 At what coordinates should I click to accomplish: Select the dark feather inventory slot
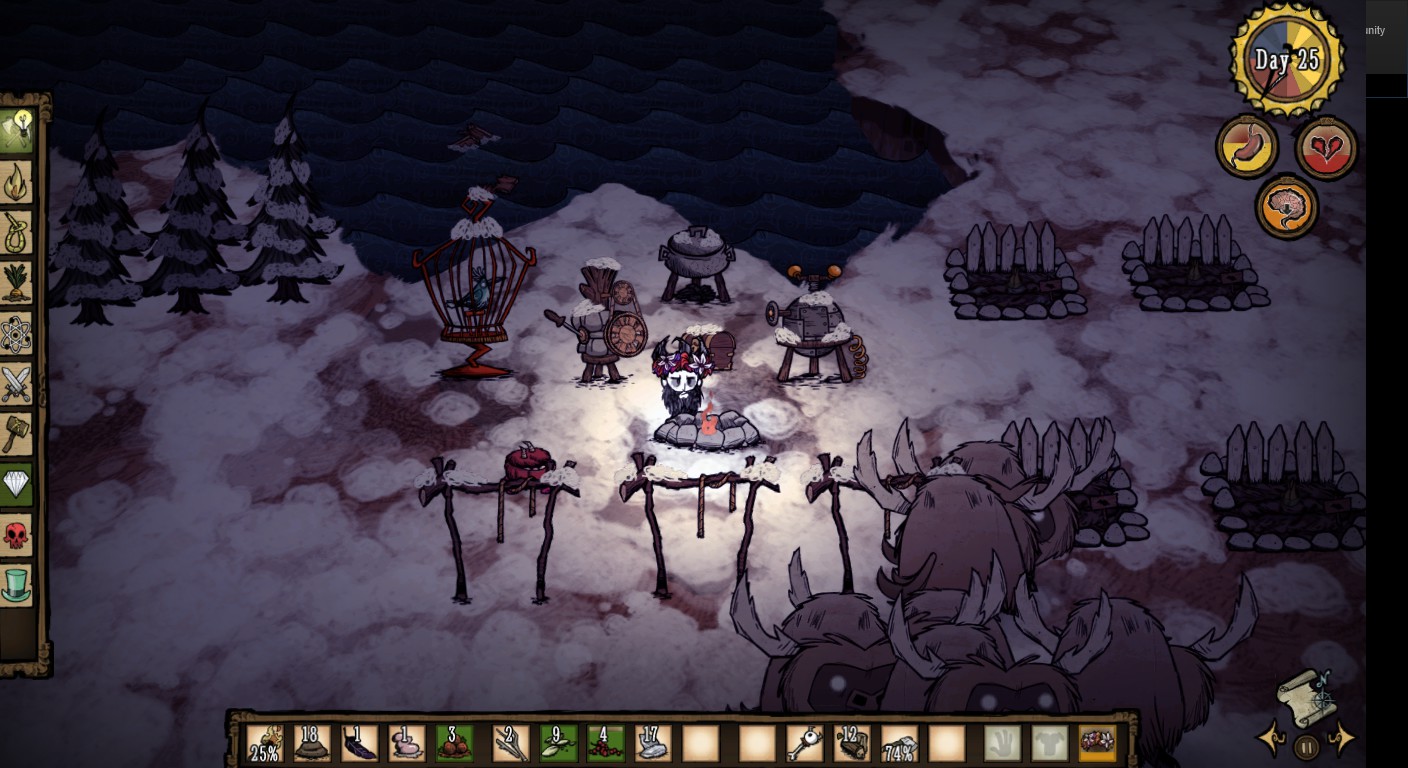[x=359, y=744]
